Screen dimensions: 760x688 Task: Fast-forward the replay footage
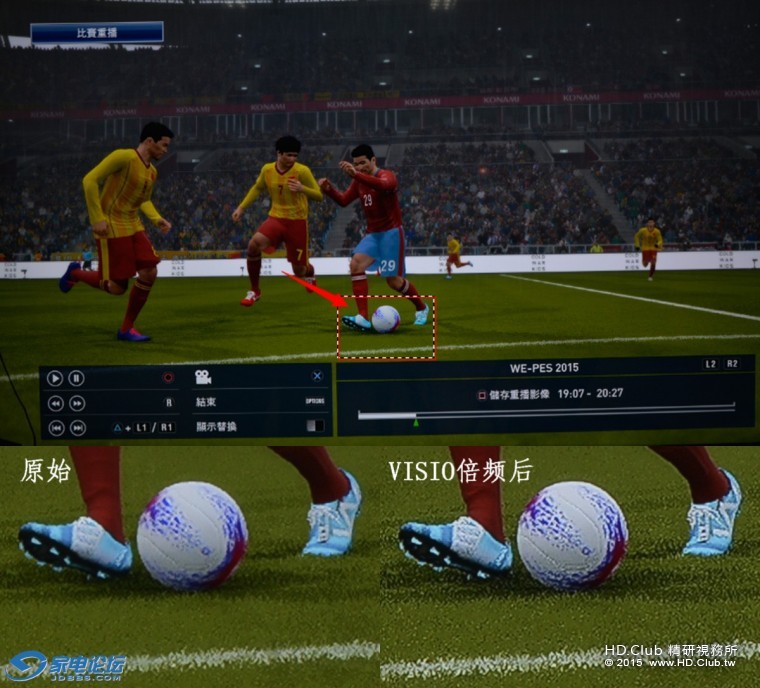(x=76, y=403)
